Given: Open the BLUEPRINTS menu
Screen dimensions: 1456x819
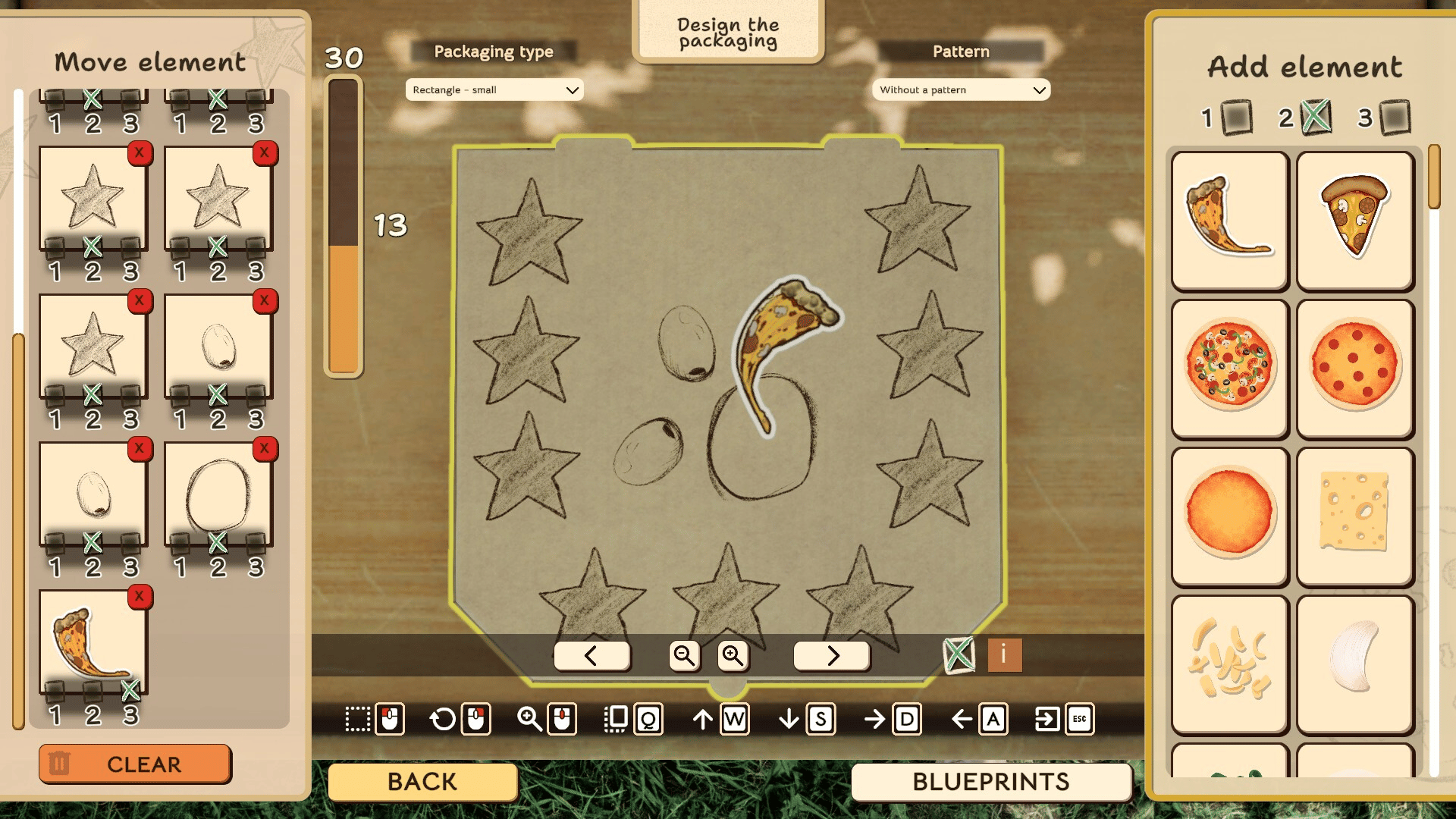Looking at the screenshot, I should [x=990, y=782].
